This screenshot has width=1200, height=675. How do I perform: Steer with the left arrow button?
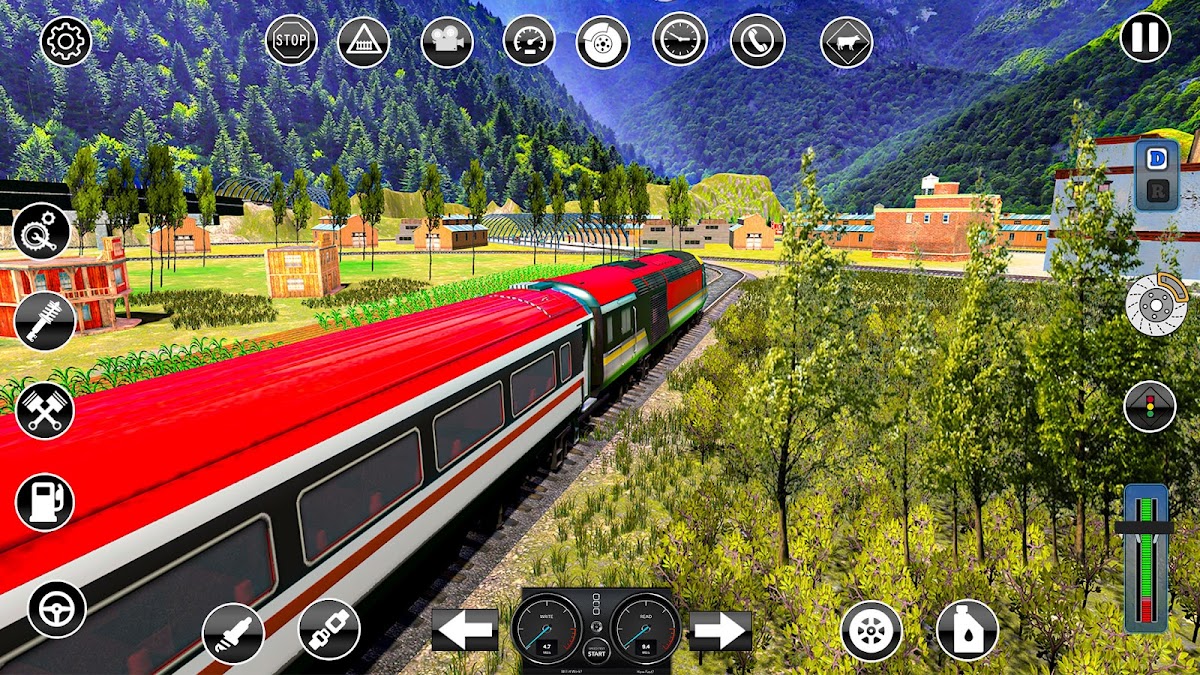pyautogui.click(x=465, y=630)
